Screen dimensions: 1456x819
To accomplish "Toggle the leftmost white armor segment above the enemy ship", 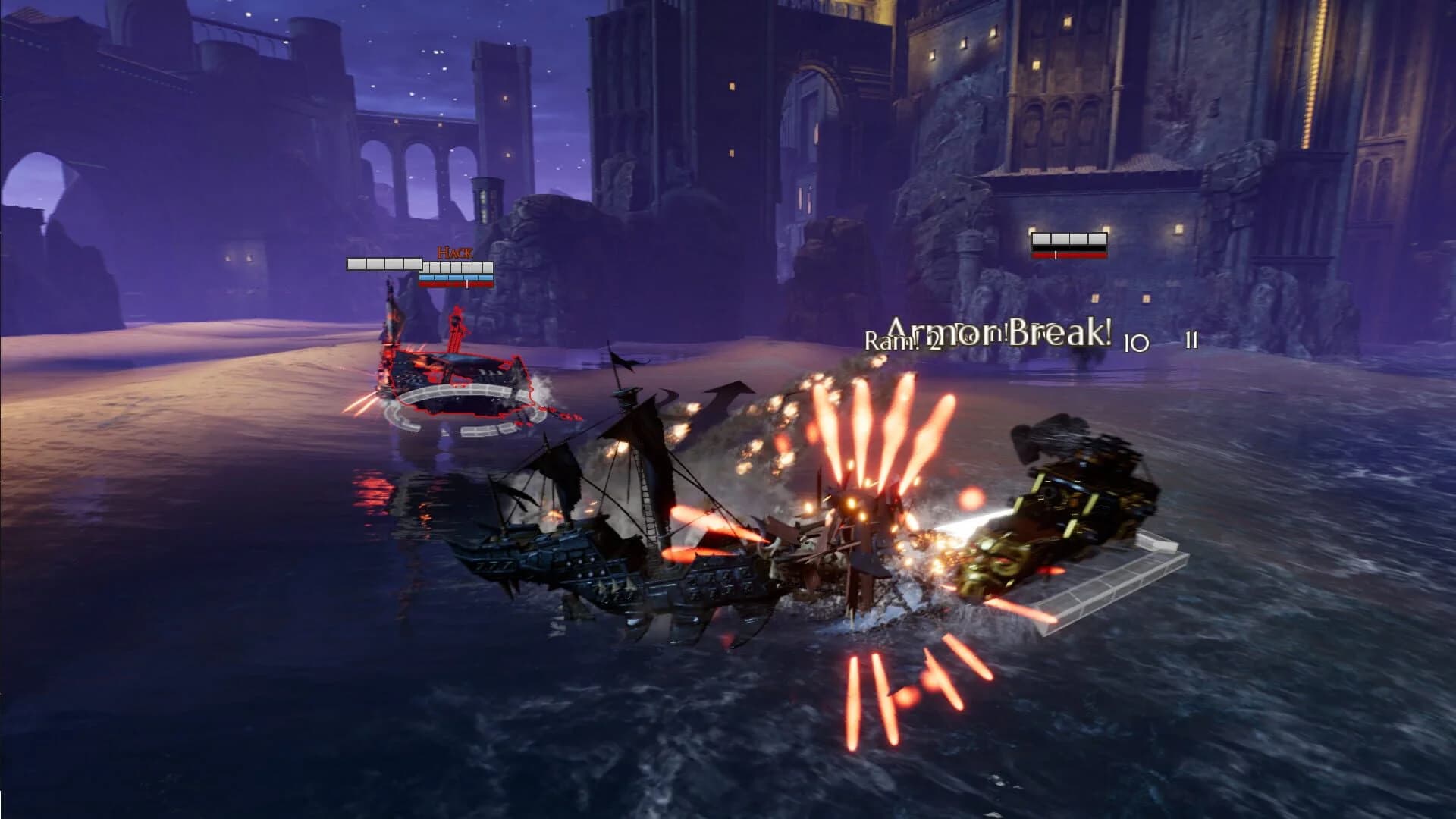I will [356, 264].
